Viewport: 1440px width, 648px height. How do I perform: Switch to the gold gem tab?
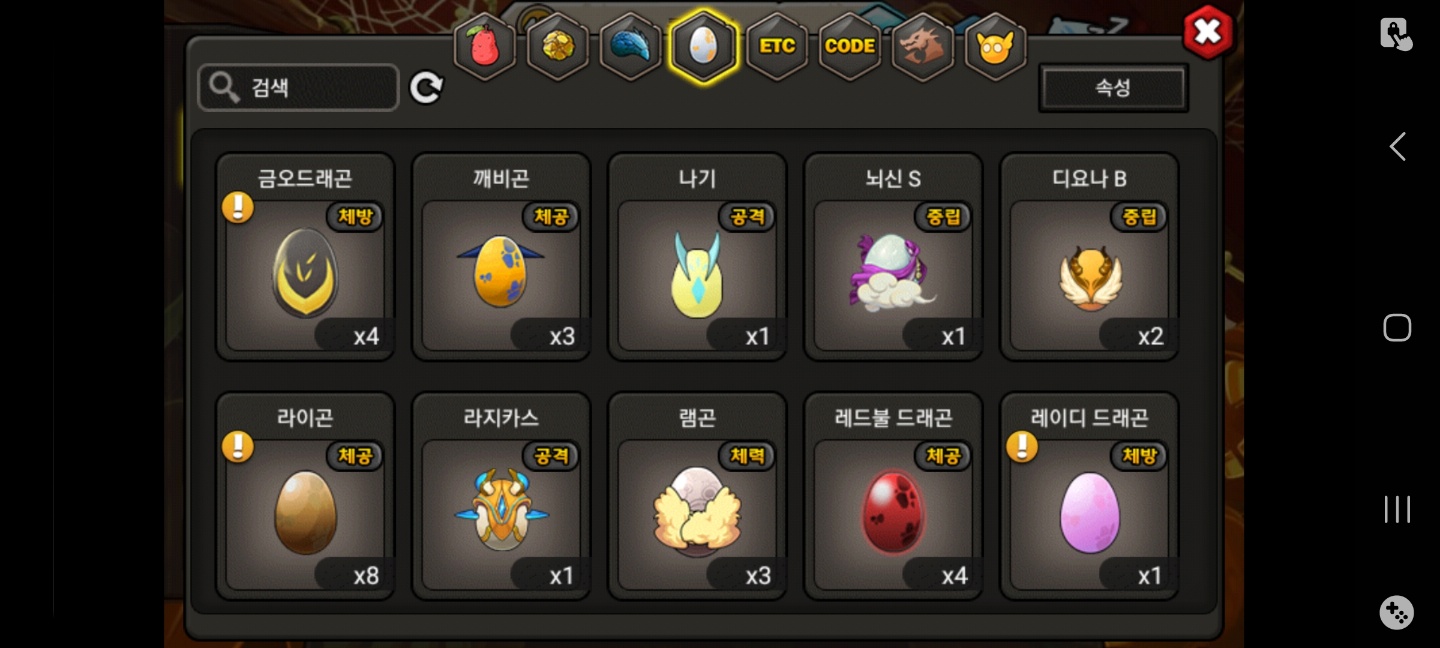click(558, 46)
